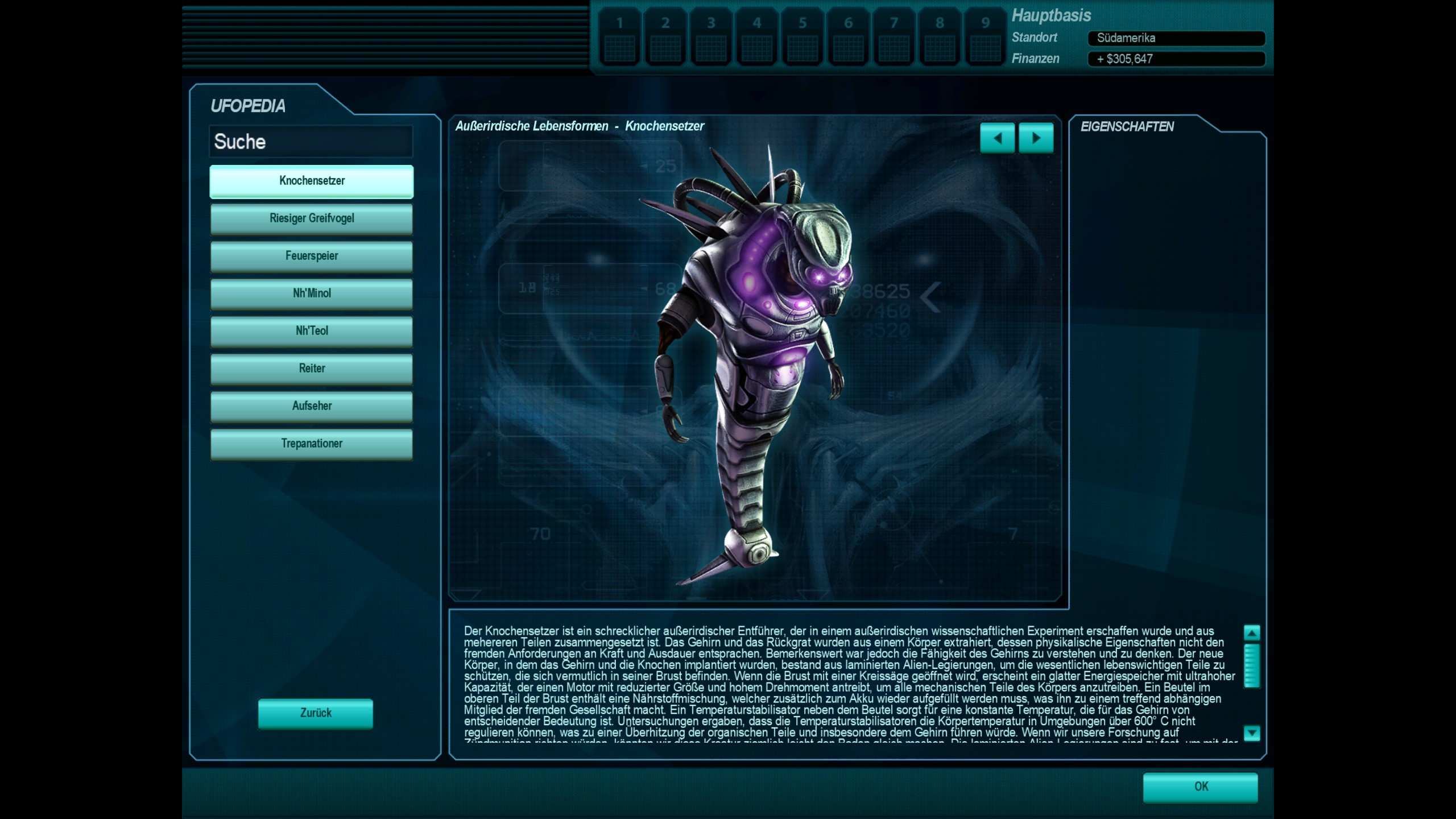Advance to next lifeform with right arrow
The image size is (1456, 819).
1036,138
